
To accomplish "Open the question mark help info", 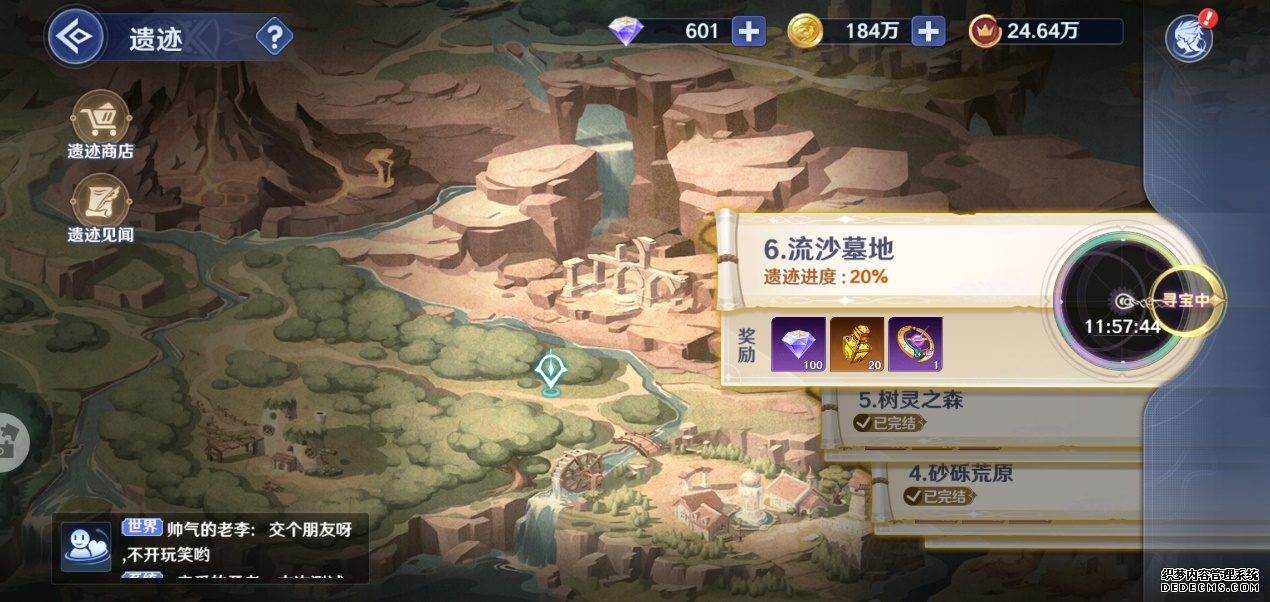I will point(274,38).
